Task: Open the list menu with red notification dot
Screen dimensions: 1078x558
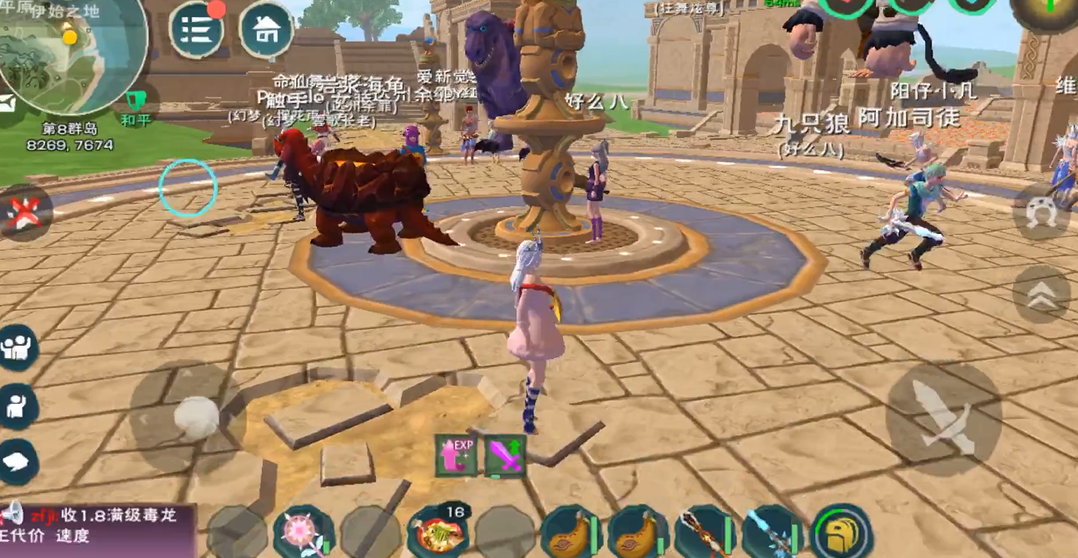Action: pos(197,29)
